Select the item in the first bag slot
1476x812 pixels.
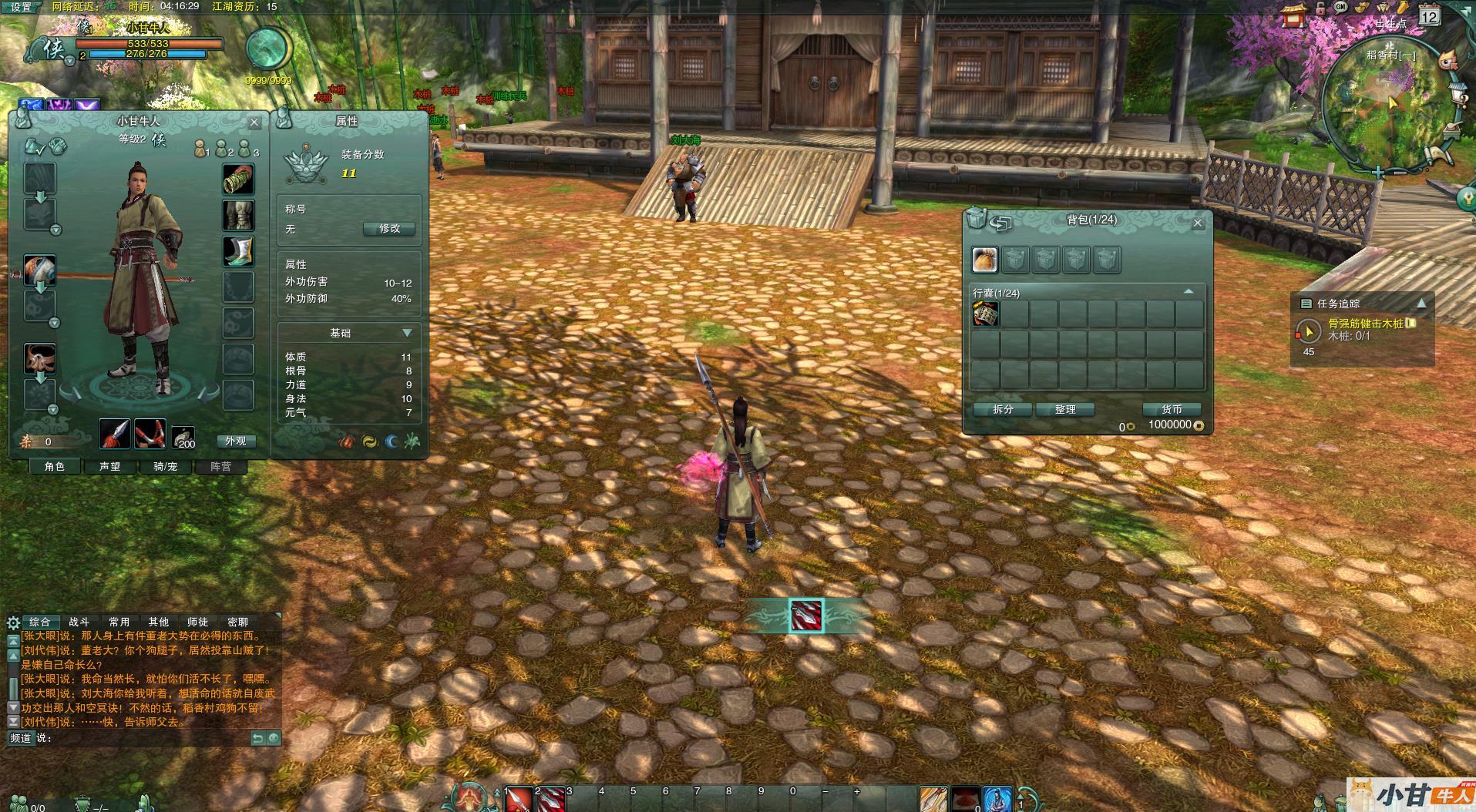[x=985, y=314]
